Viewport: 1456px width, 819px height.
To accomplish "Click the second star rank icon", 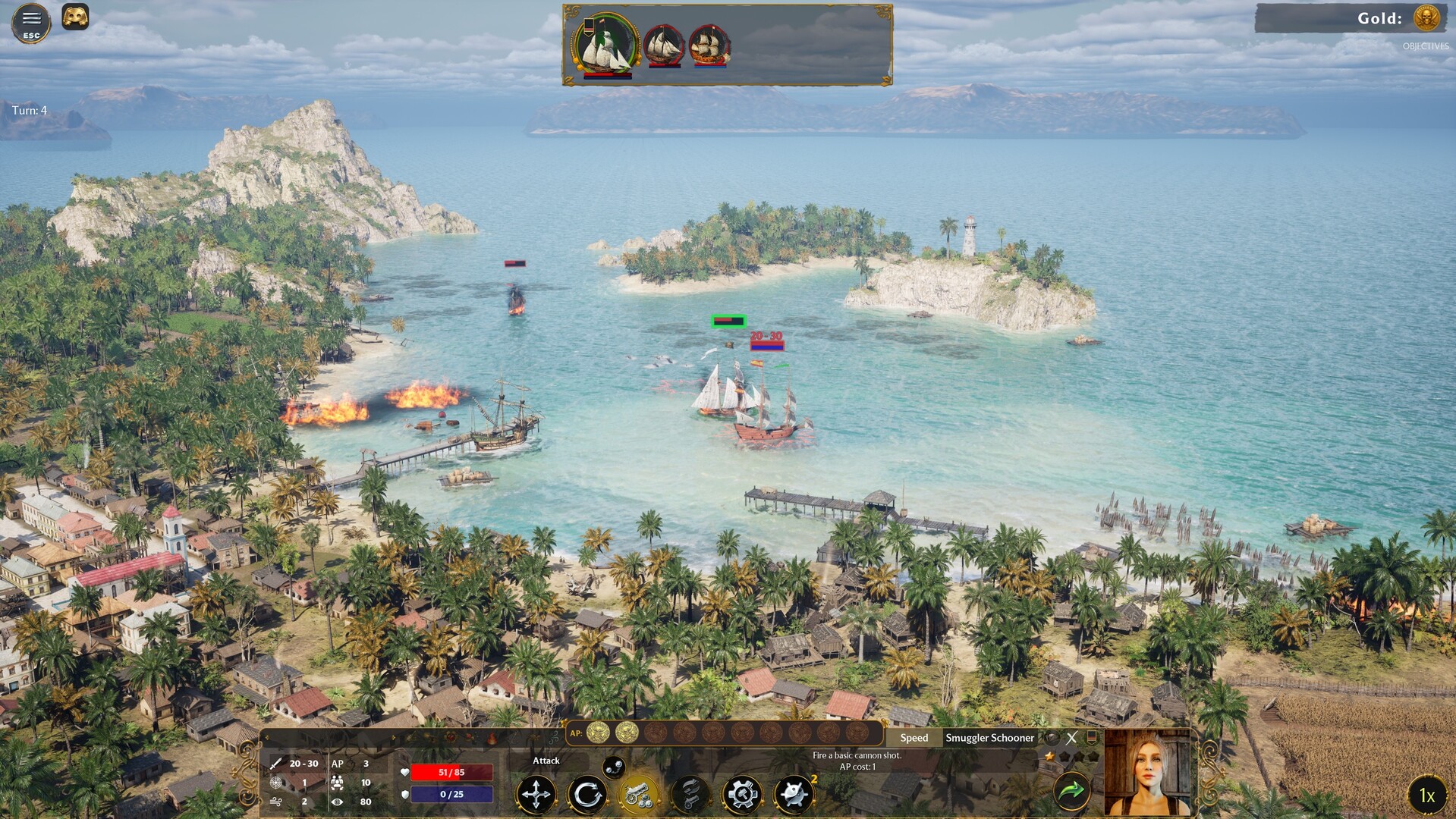I will [x=1064, y=756].
